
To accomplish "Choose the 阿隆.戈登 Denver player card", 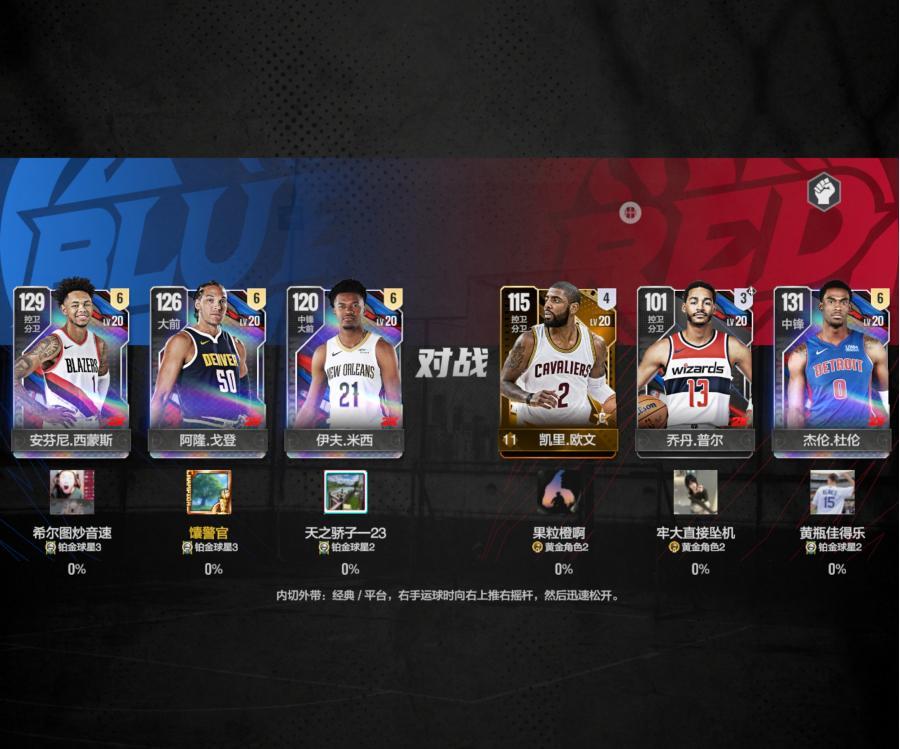I will (208, 370).
